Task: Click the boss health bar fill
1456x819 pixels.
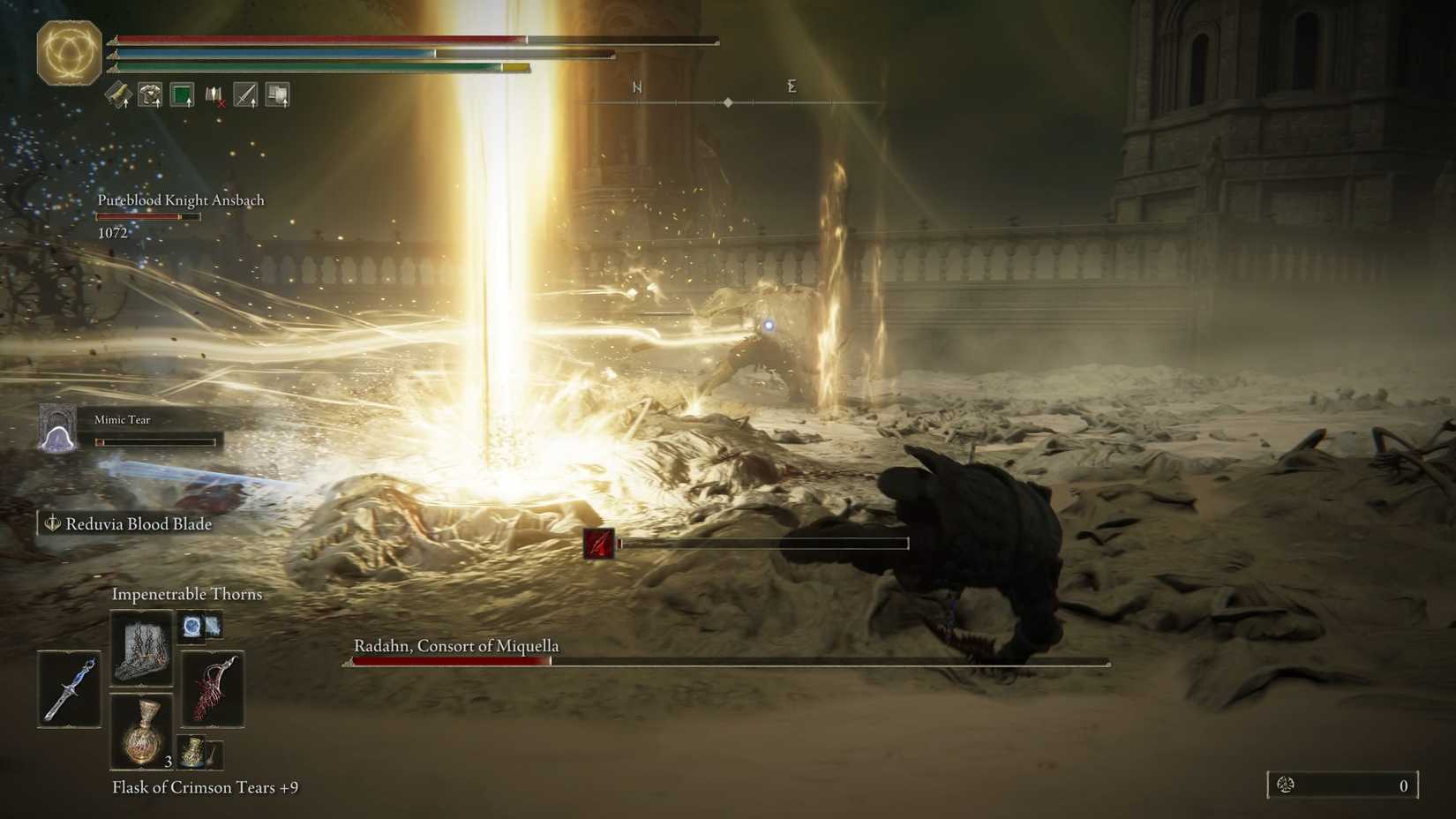Action: click(x=450, y=660)
